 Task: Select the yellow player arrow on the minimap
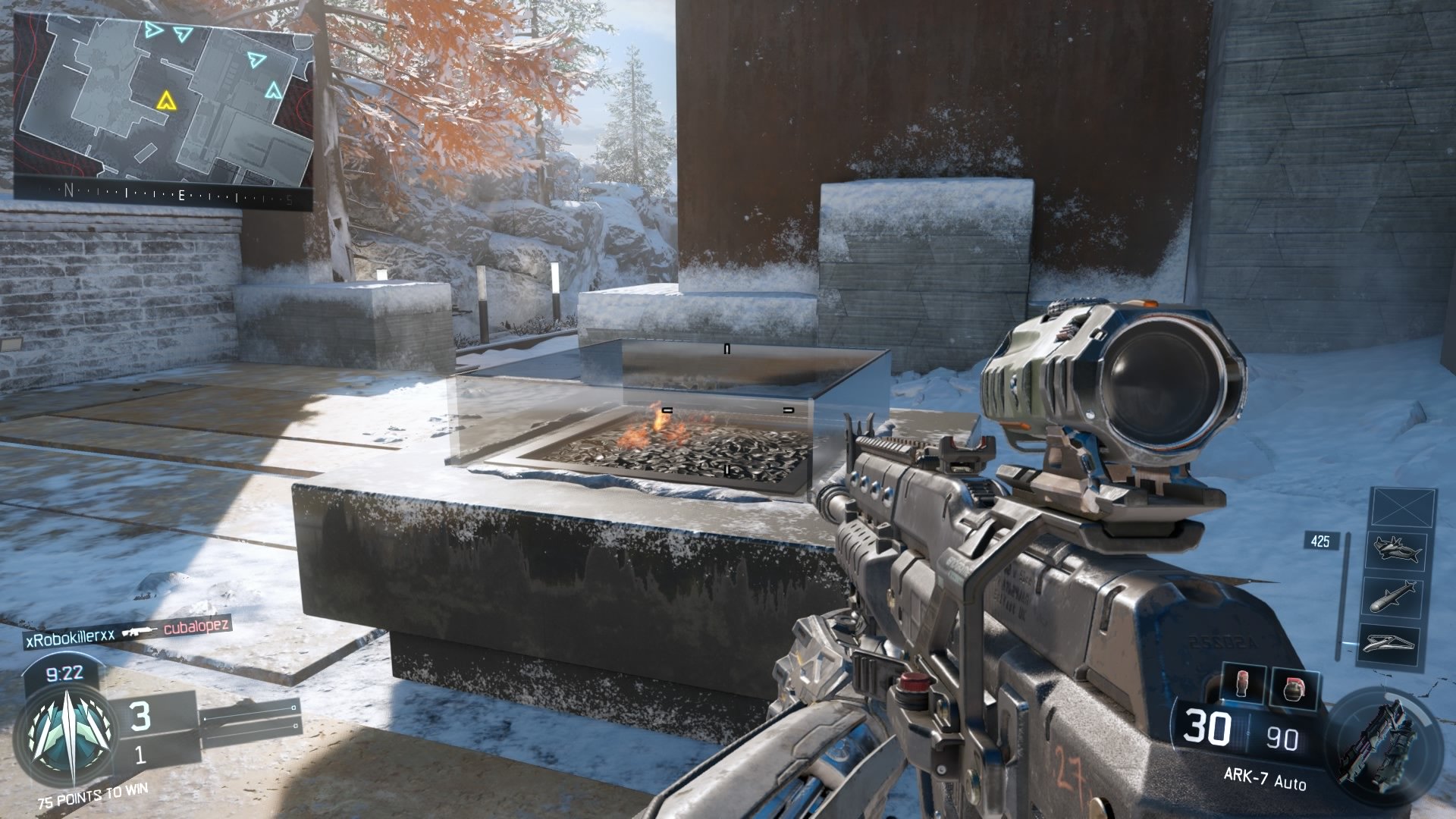click(165, 100)
